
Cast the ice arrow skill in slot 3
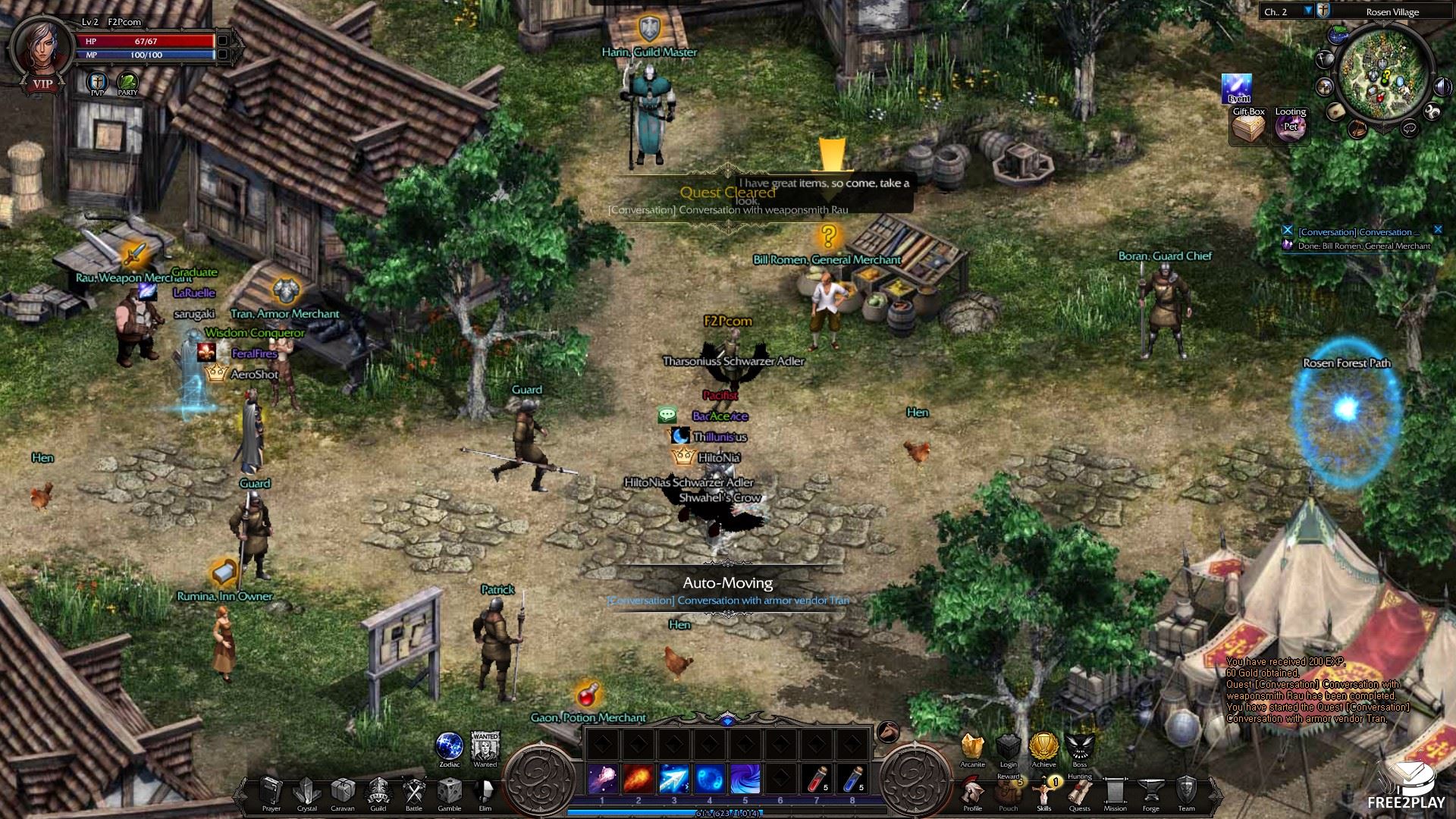pyautogui.click(x=673, y=780)
